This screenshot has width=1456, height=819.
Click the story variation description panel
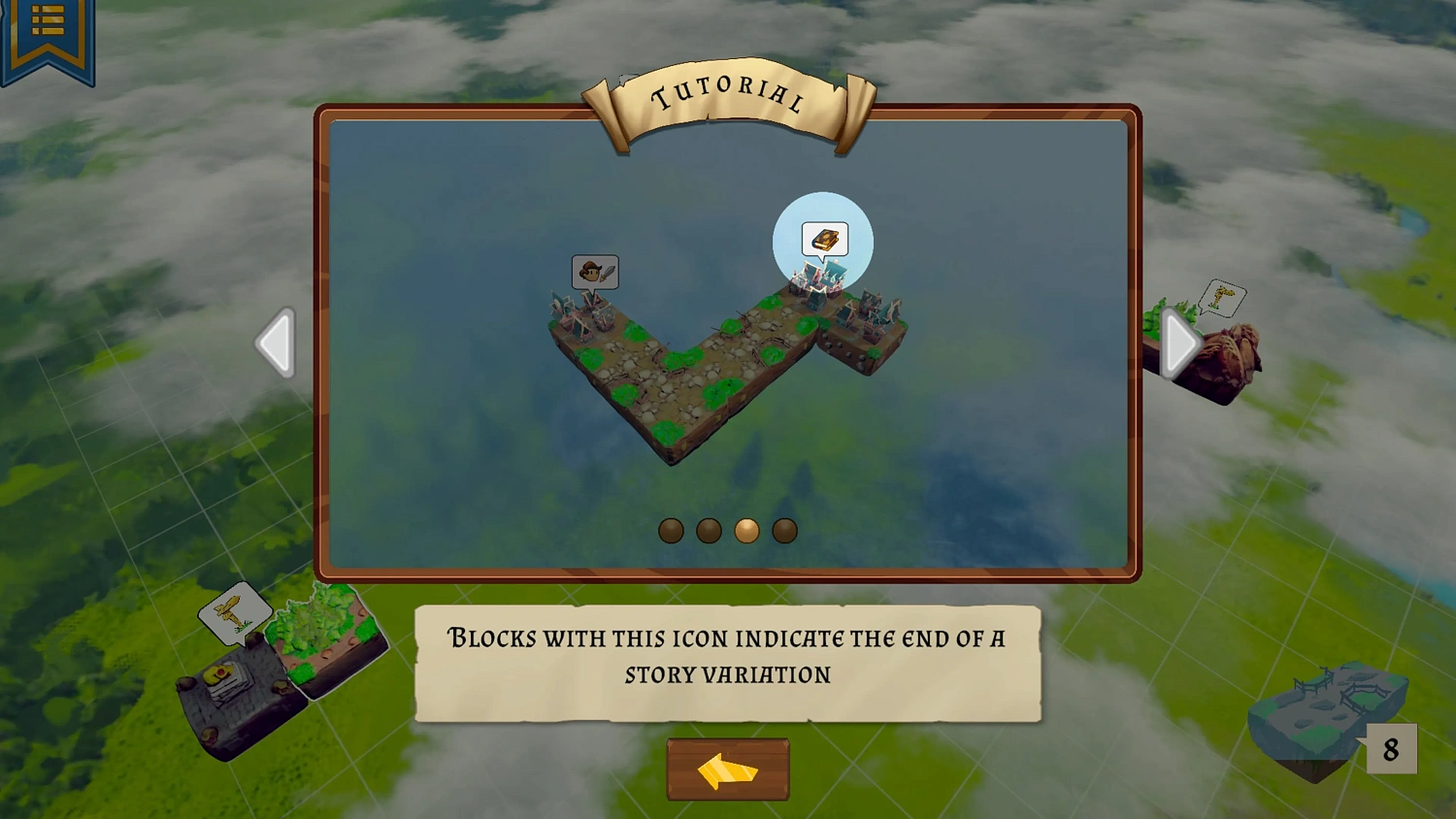tap(726, 662)
